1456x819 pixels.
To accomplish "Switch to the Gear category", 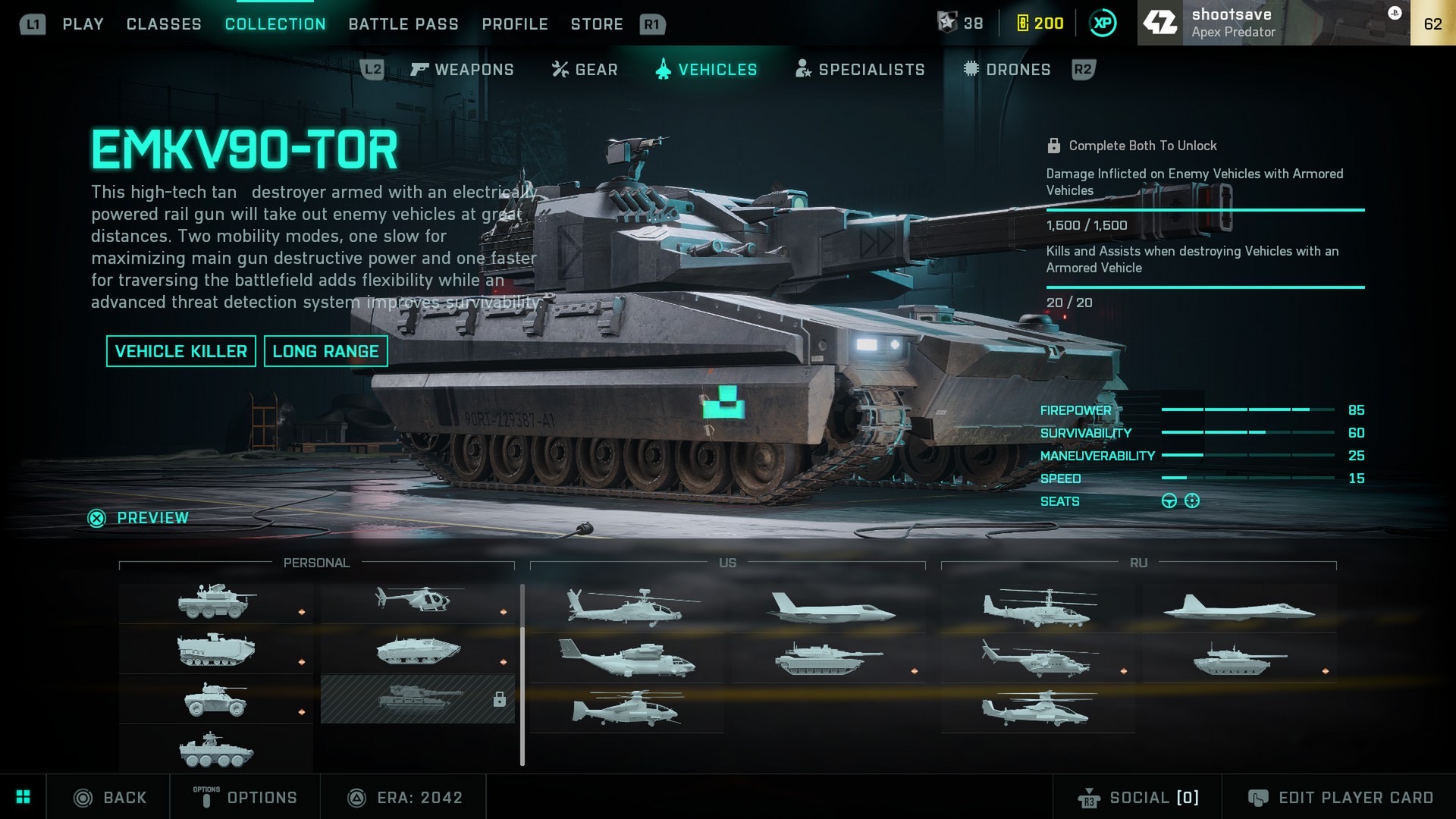I will coord(585,70).
